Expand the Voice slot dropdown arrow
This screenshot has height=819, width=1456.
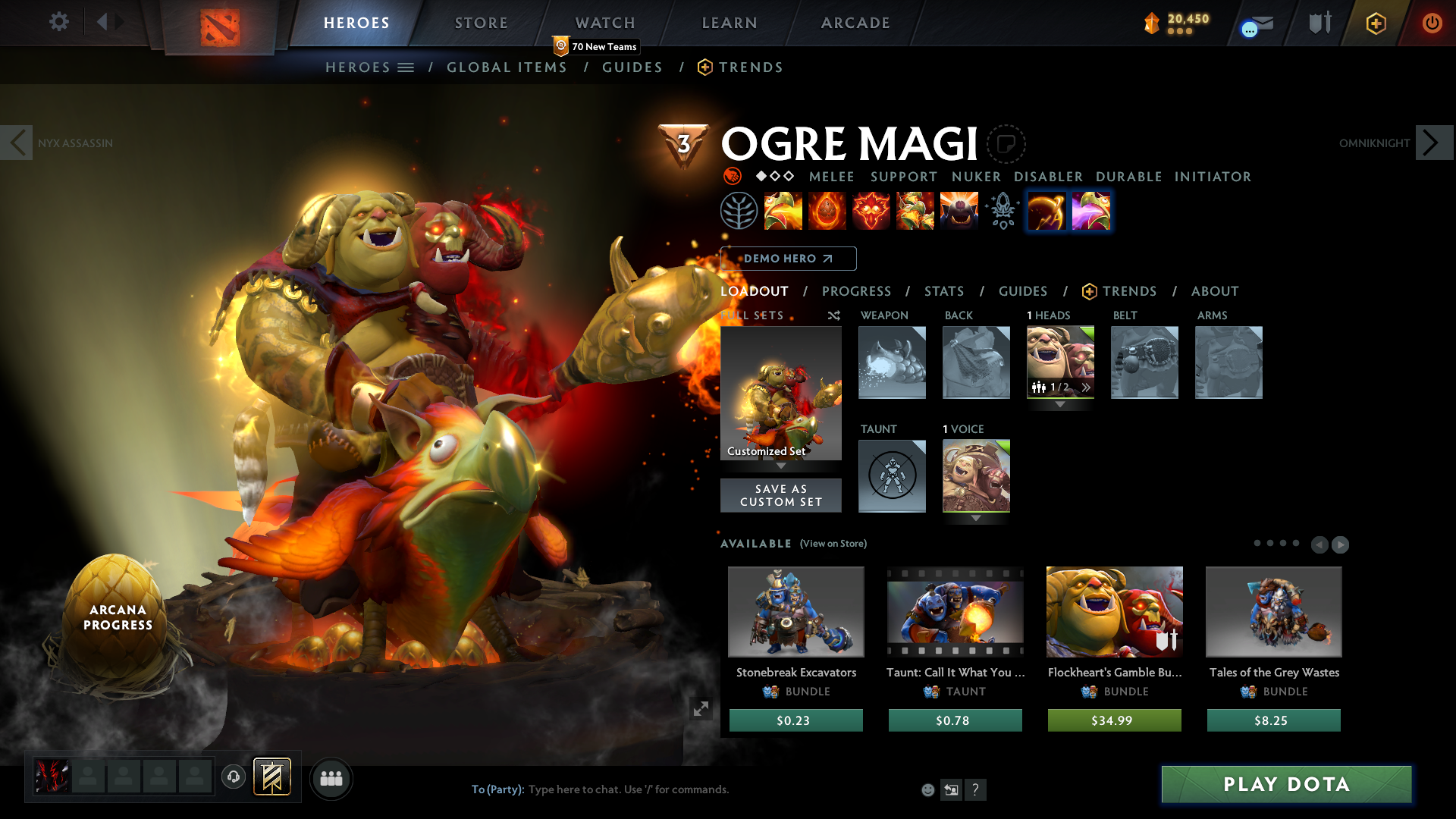(x=976, y=520)
